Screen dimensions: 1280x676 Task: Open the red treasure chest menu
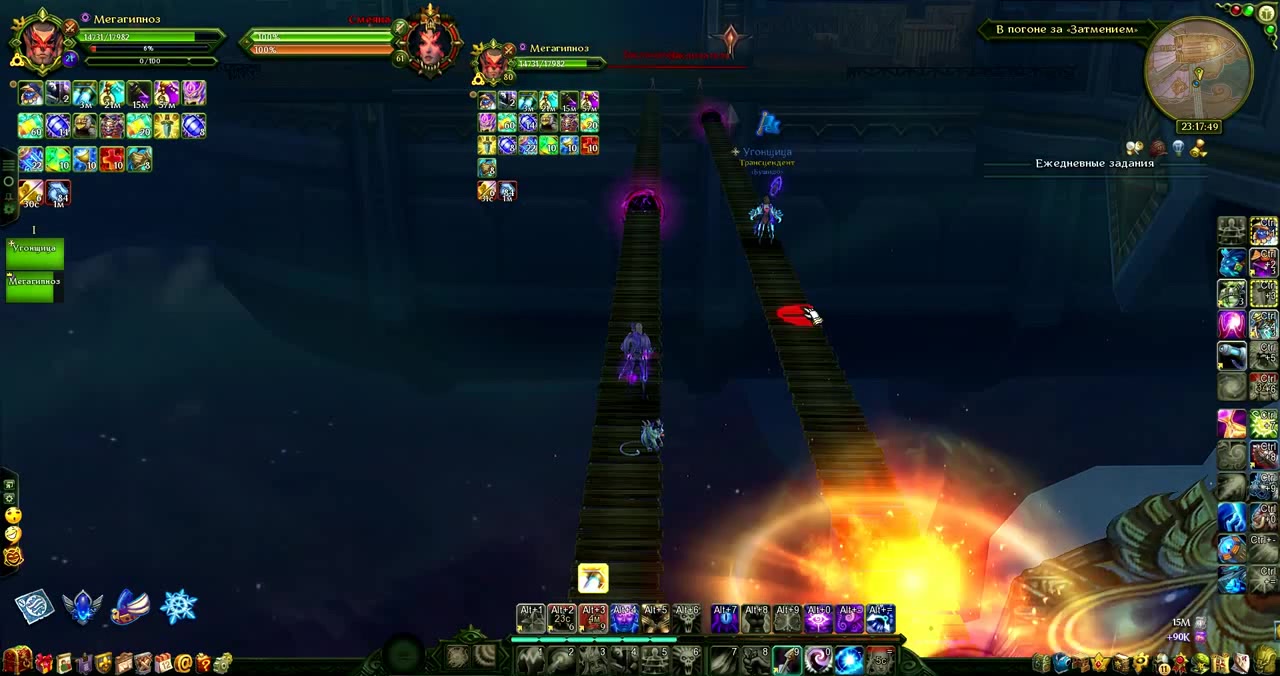coord(16,660)
